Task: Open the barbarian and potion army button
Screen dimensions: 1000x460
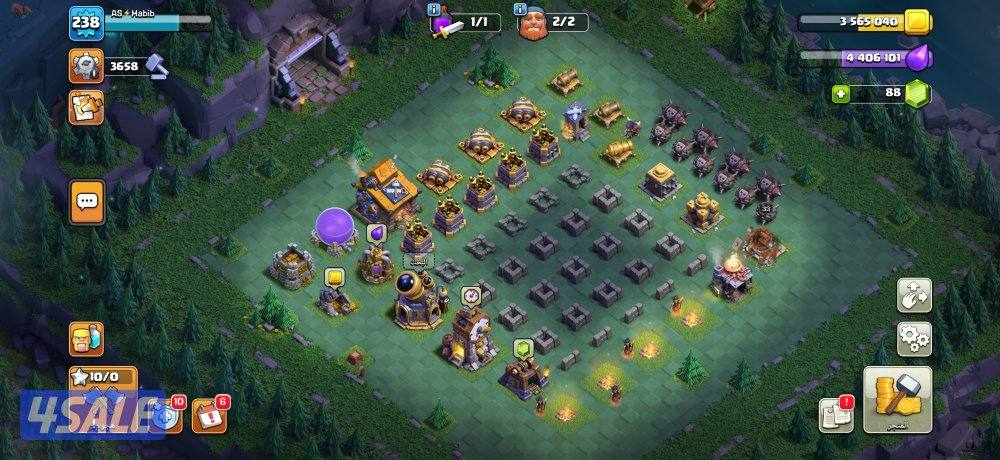Action: 86,339
